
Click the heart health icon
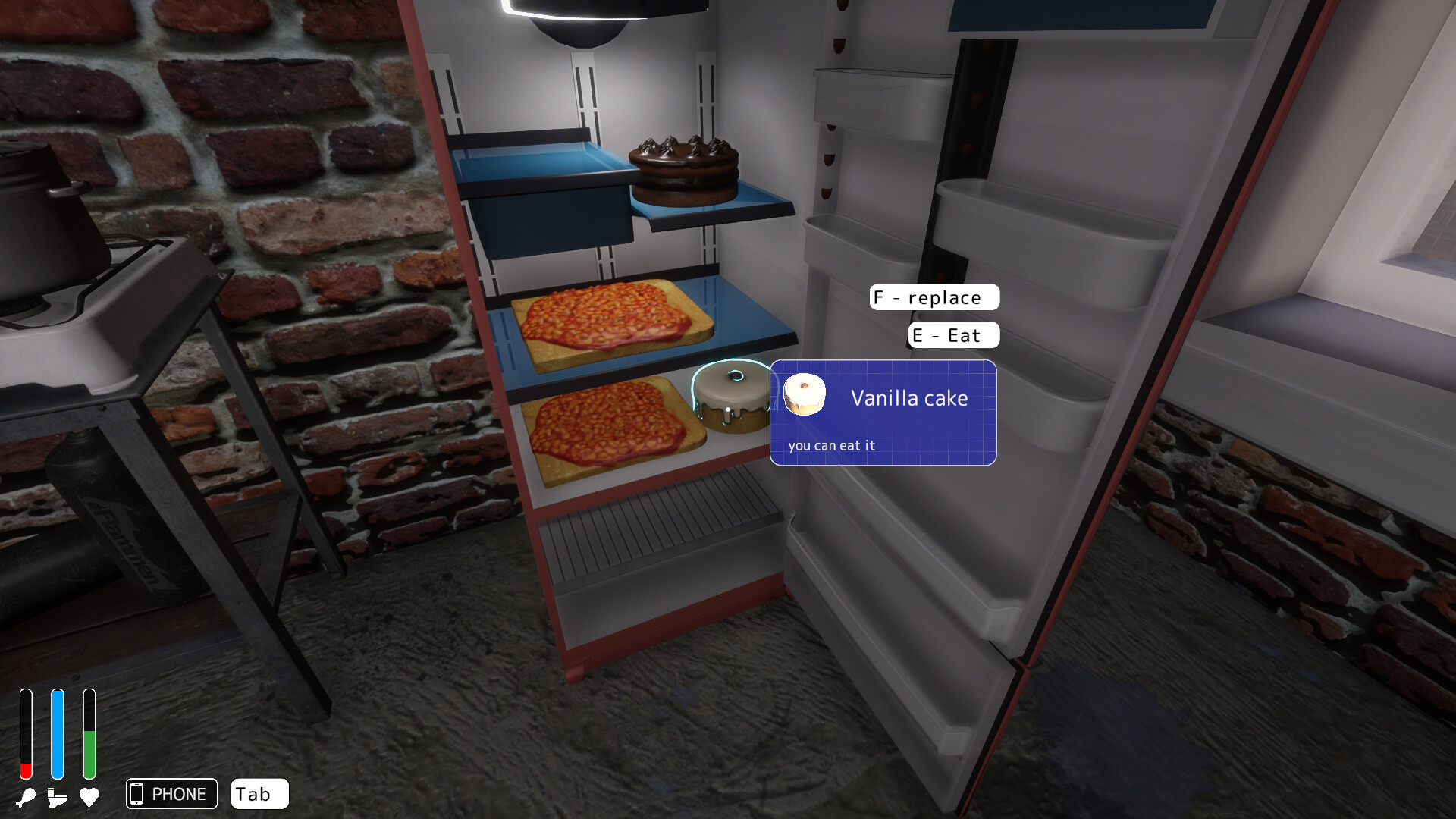(89, 797)
